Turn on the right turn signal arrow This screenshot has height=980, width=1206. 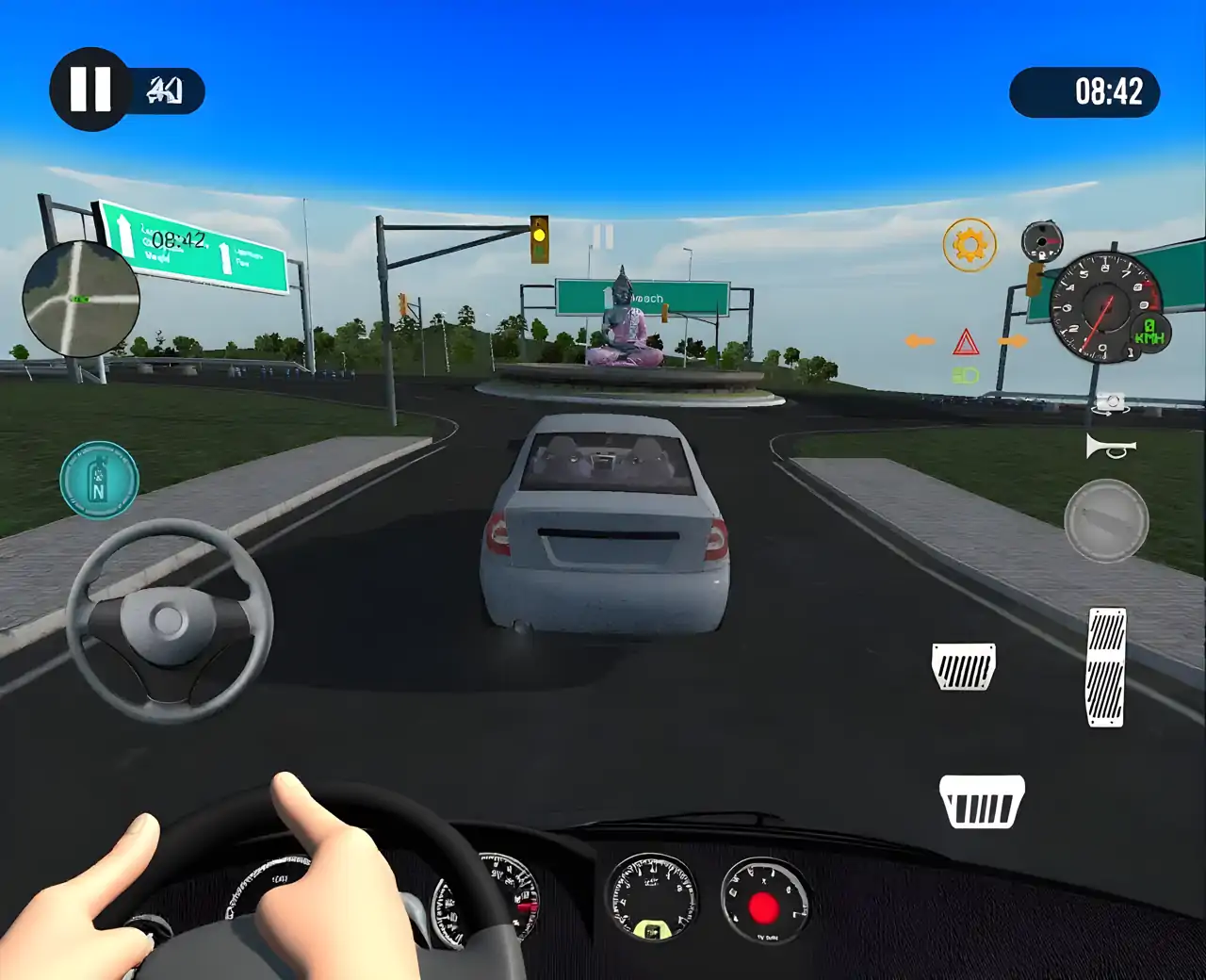[x=1012, y=341]
